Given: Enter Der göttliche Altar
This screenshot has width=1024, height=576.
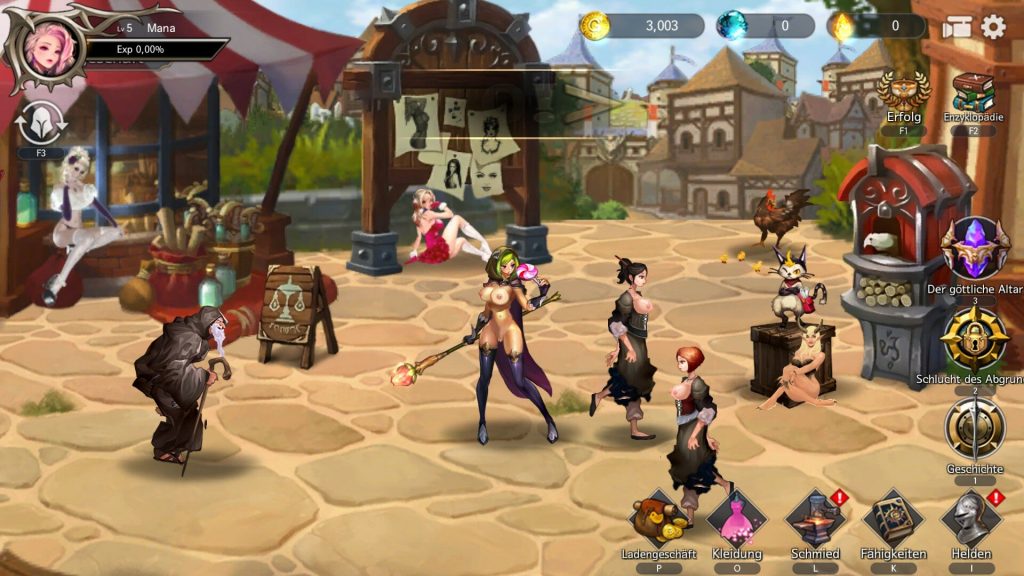Looking at the screenshot, I should tap(974, 249).
